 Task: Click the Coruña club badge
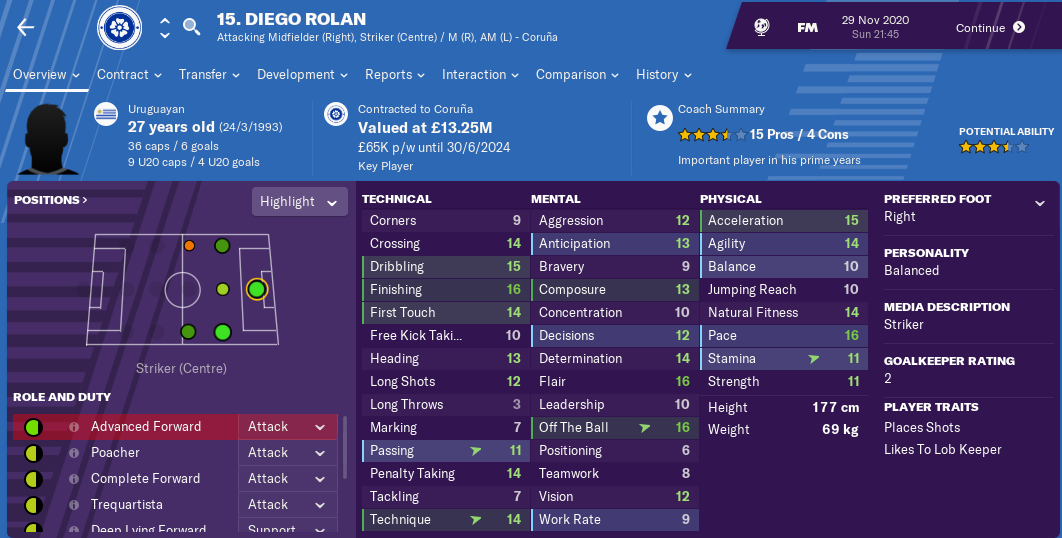[119, 29]
